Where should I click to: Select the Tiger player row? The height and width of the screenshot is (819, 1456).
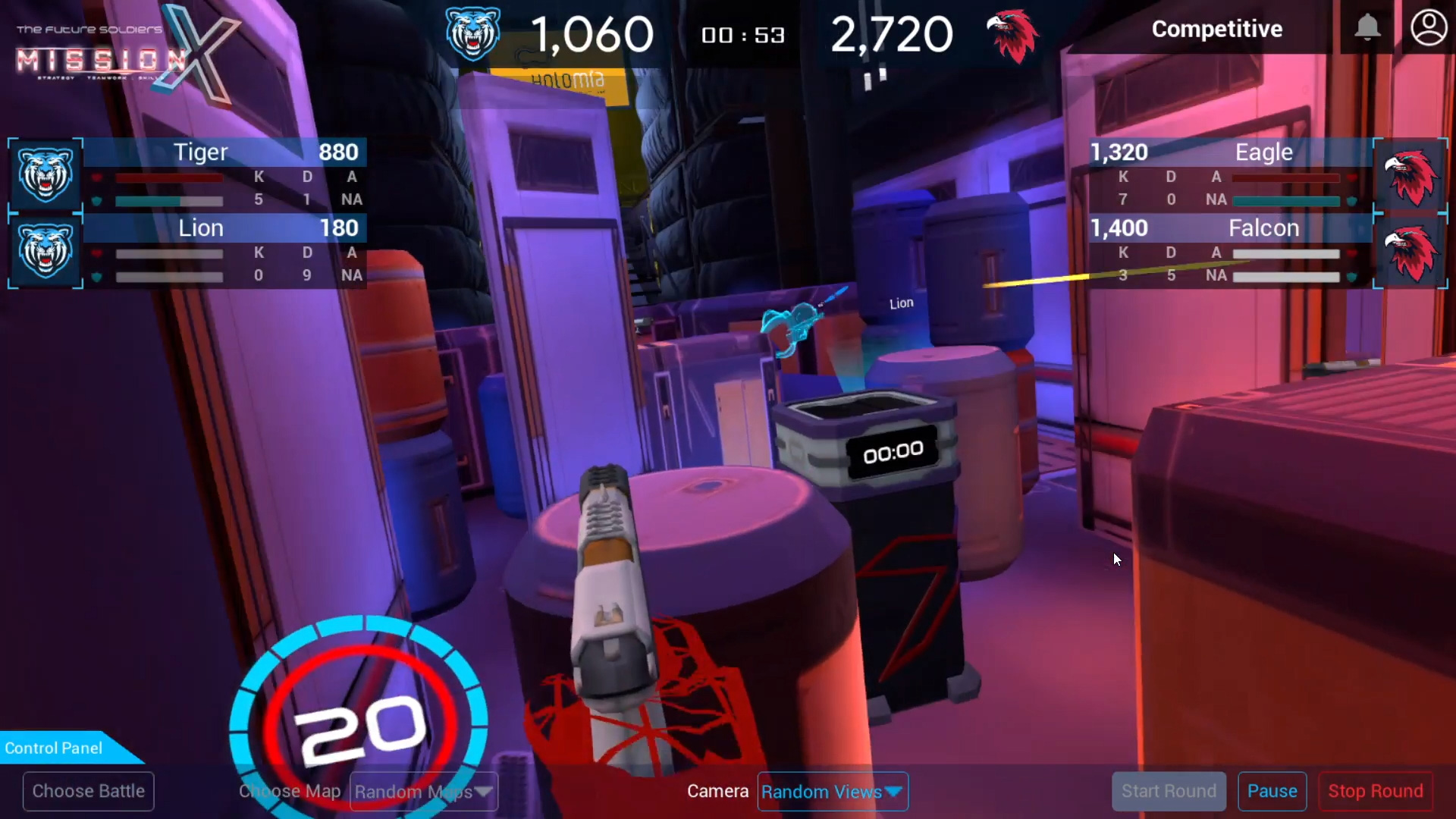click(224, 175)
